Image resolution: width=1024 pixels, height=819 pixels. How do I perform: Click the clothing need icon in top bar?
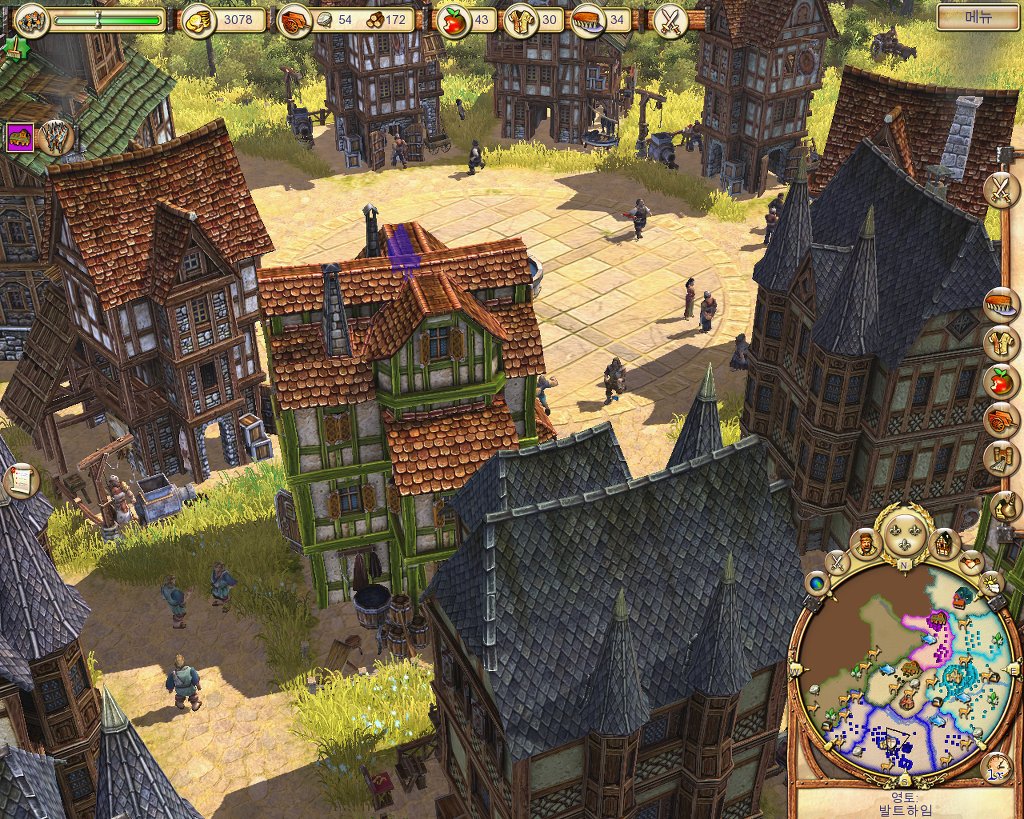[x=520, y=20]
